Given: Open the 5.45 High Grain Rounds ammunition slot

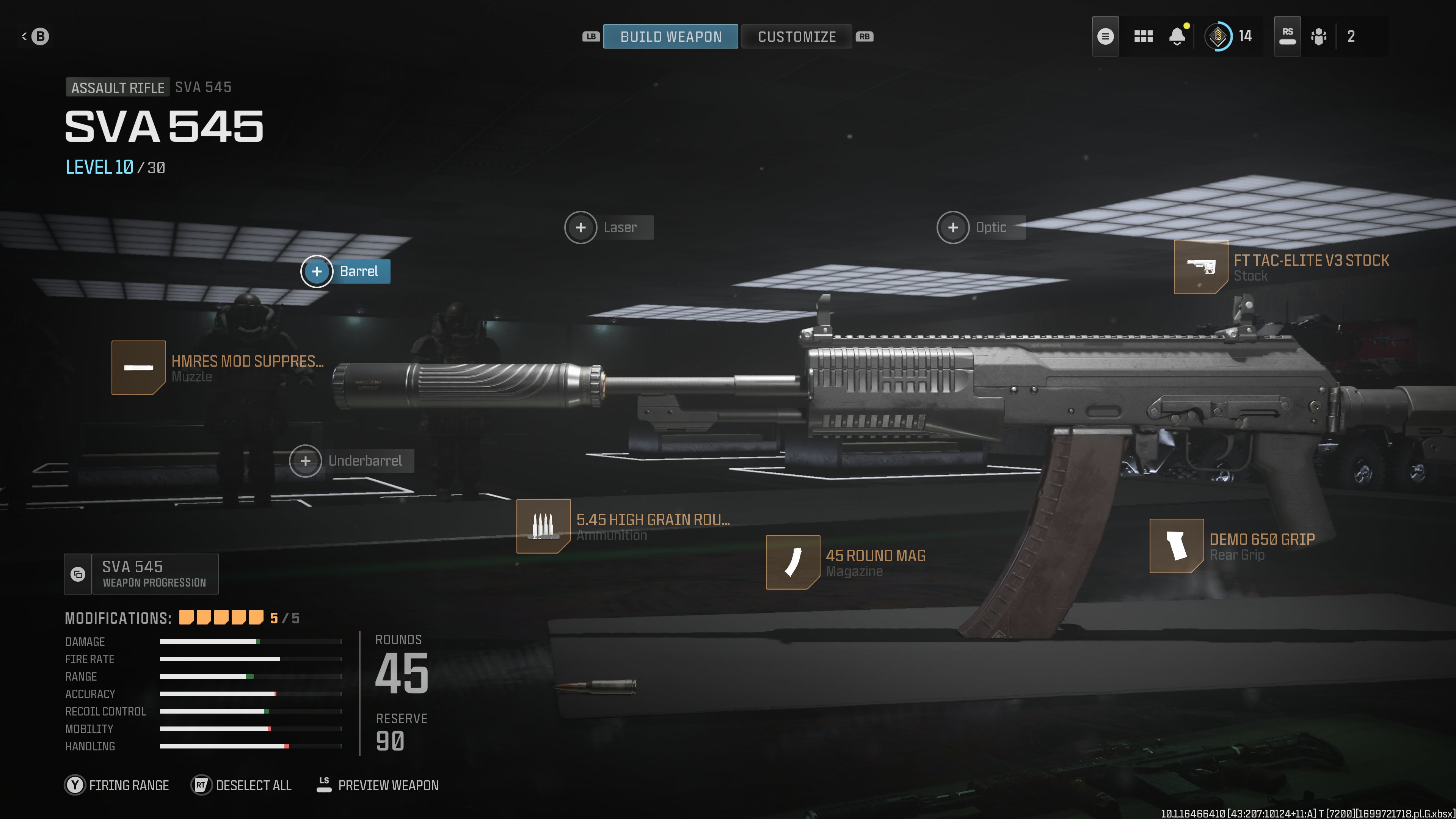Looking at the screenshot, I should tap(544, 526).
